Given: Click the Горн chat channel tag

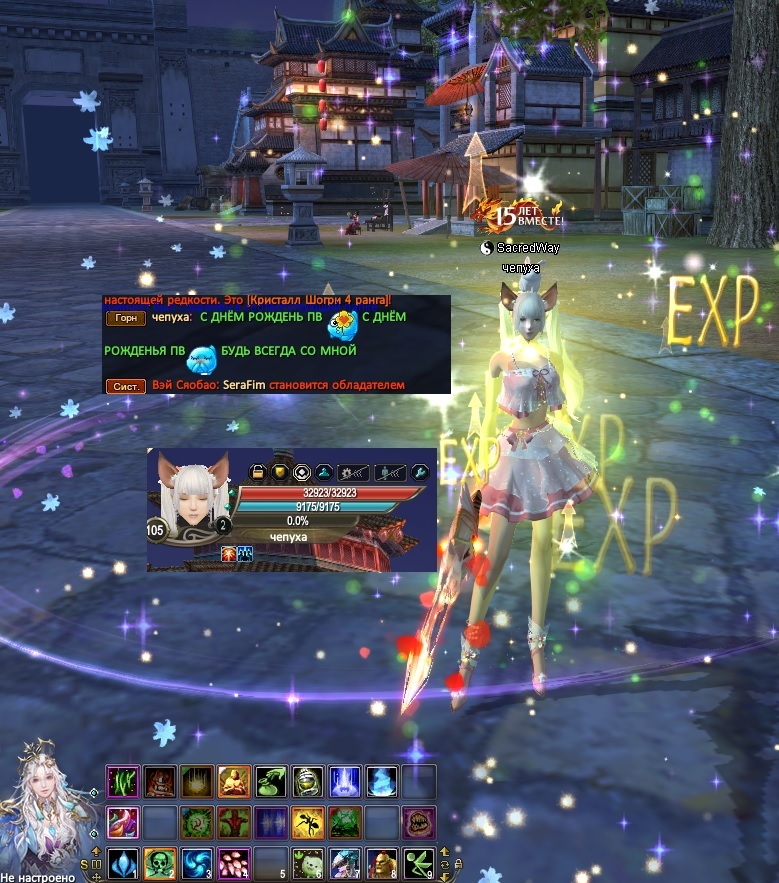Looking at the screenshot, I should 125,318.
